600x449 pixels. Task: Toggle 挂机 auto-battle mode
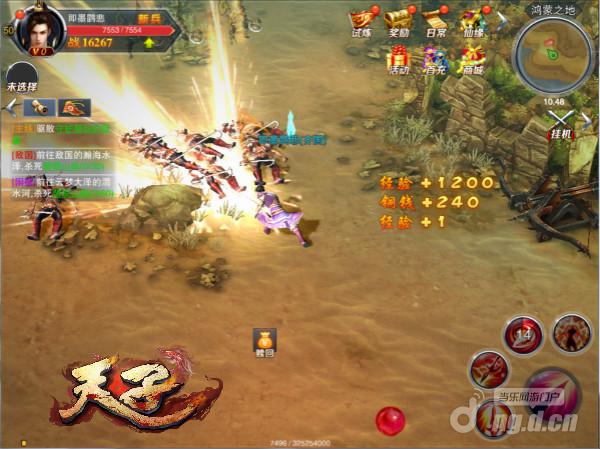coord(561,122)
